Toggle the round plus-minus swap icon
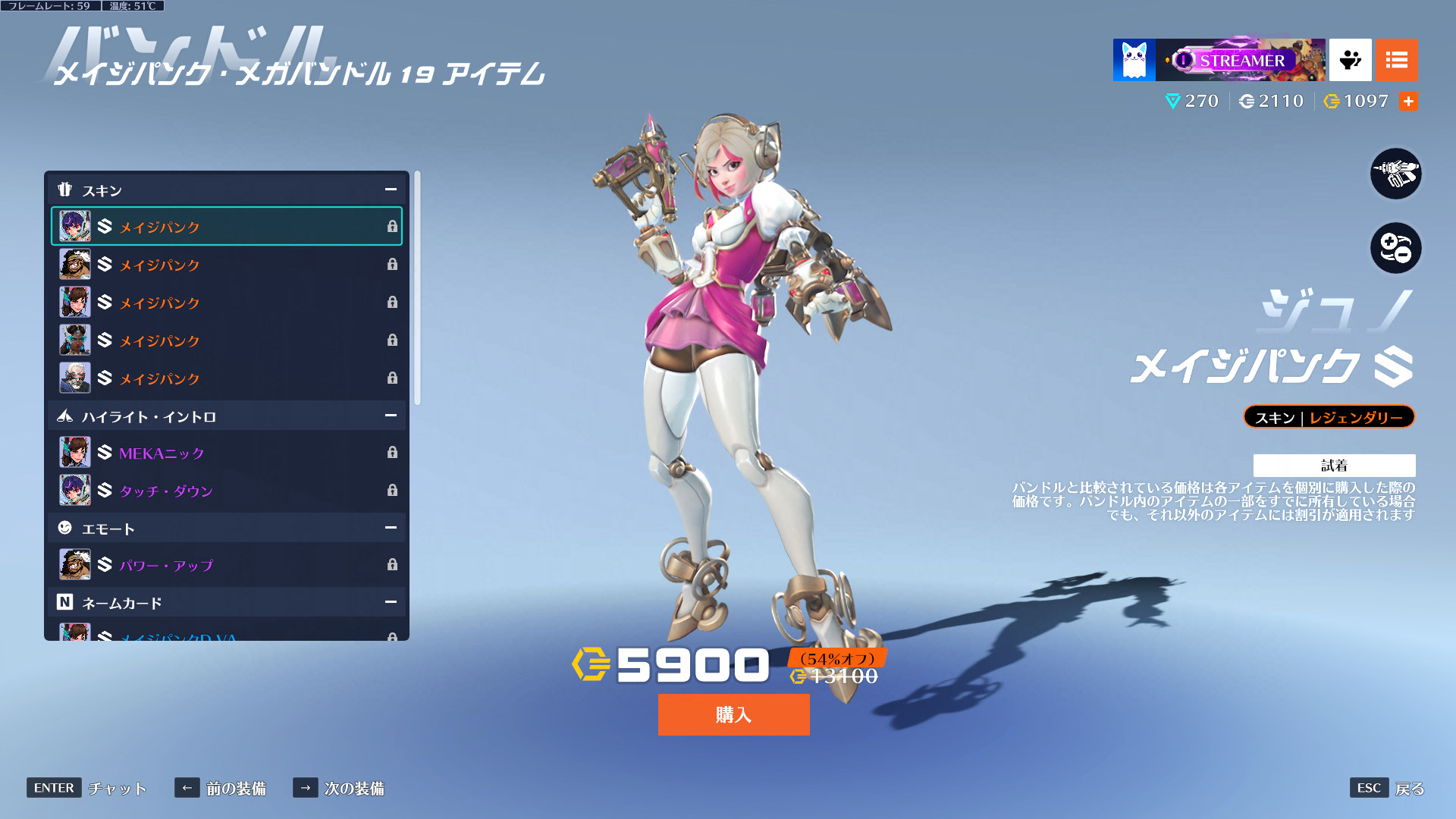Screen dimensions: 1456x819 (1395, 248)
